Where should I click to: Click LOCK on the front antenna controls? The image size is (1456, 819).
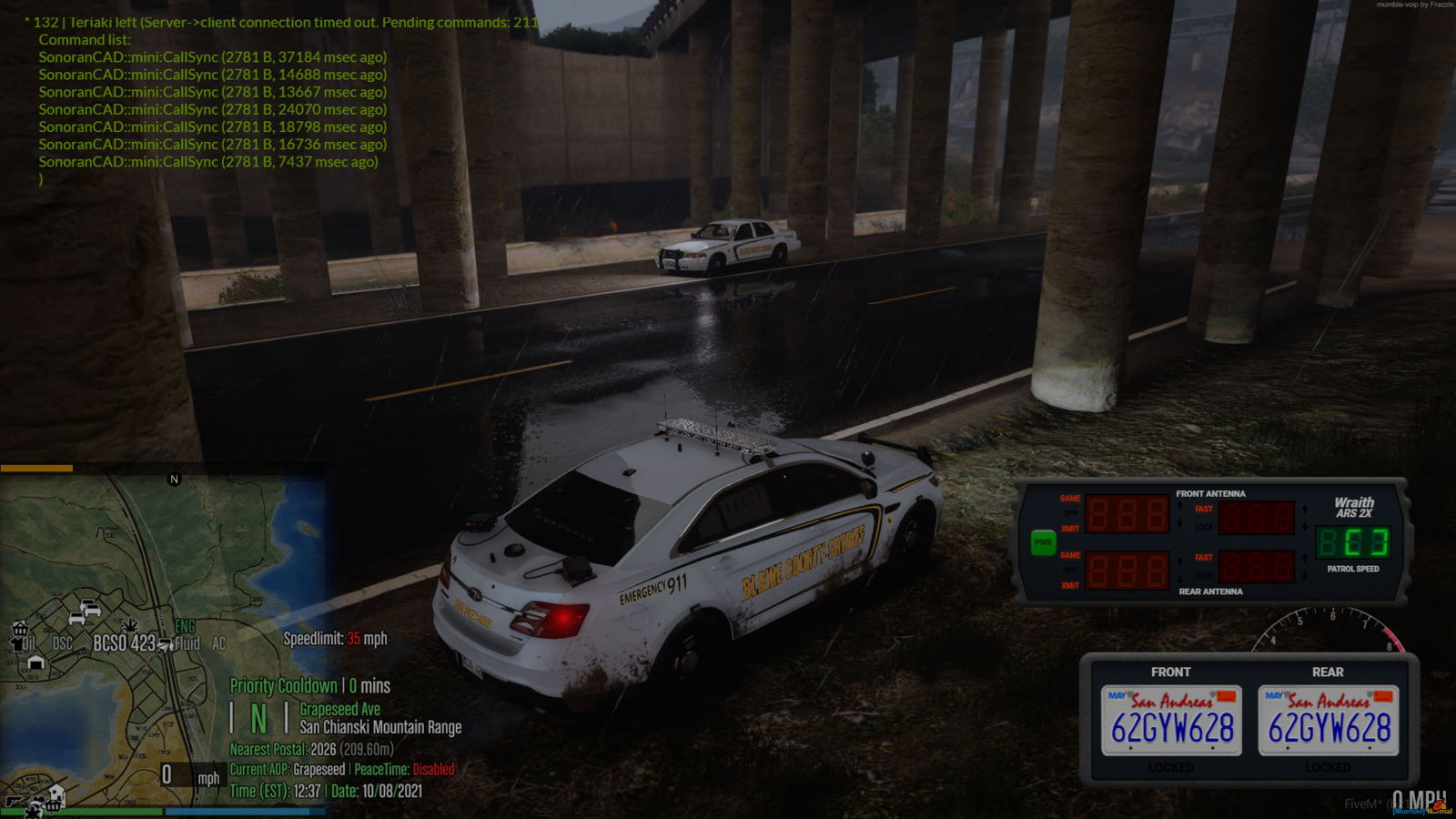point(1204,527)
